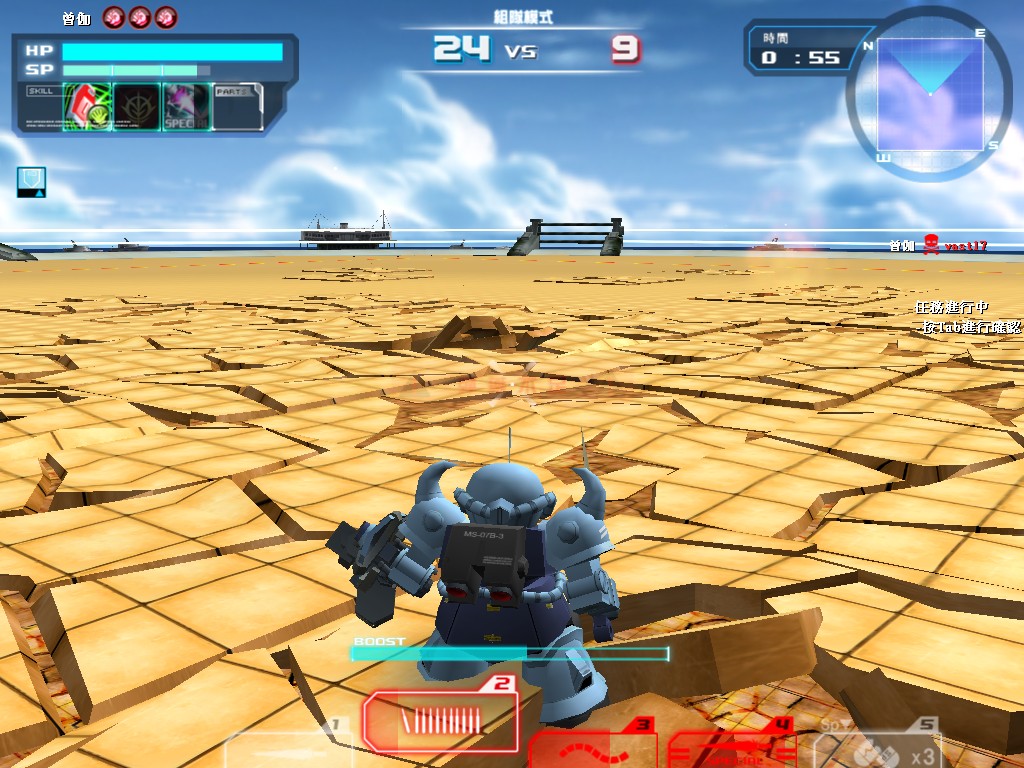Open the empty PARTS slot
1024x768 pixels.
click(238, 106)
